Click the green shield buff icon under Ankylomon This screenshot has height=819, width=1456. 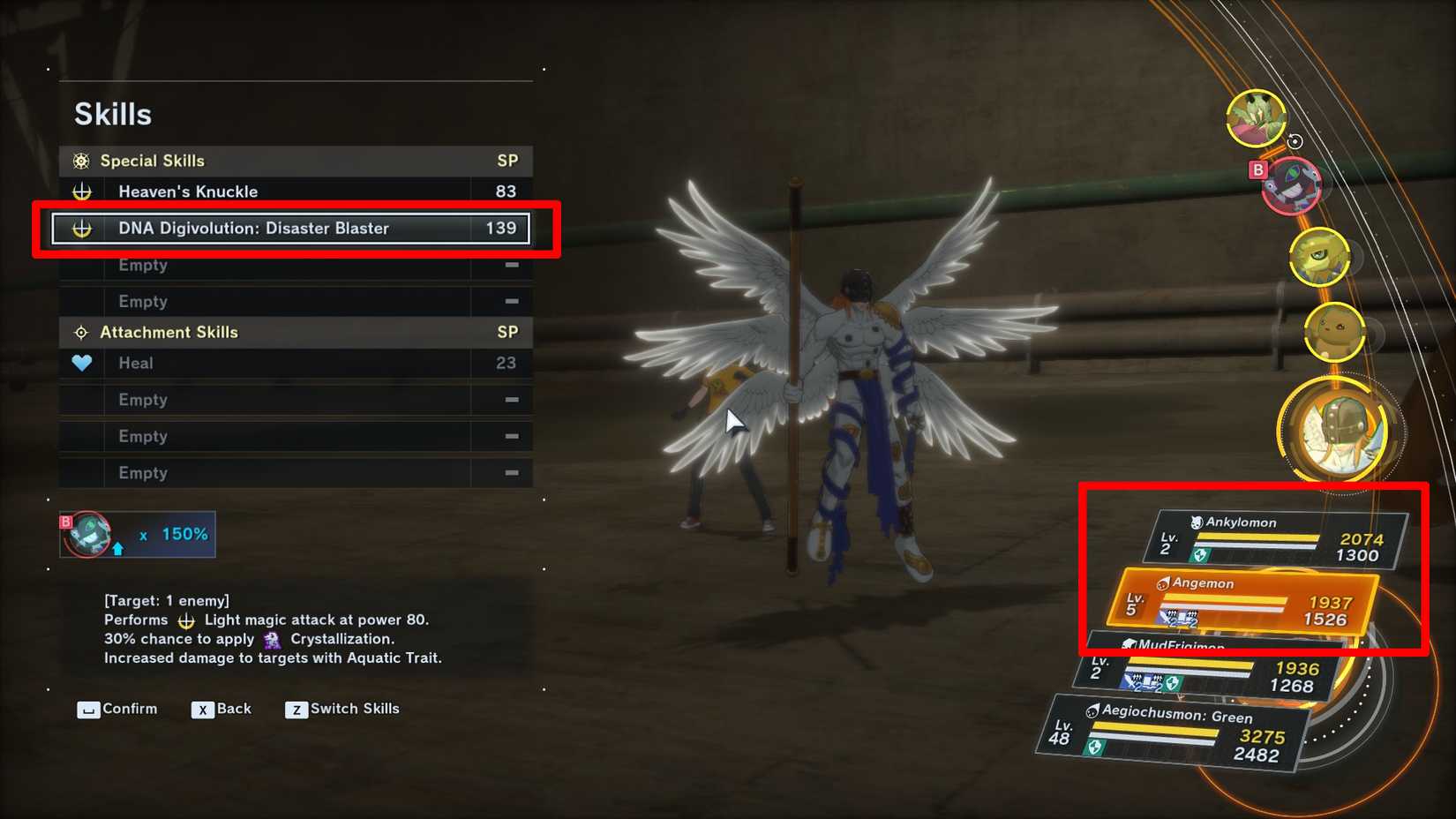pyautogui.click(x=1200, y=552)
